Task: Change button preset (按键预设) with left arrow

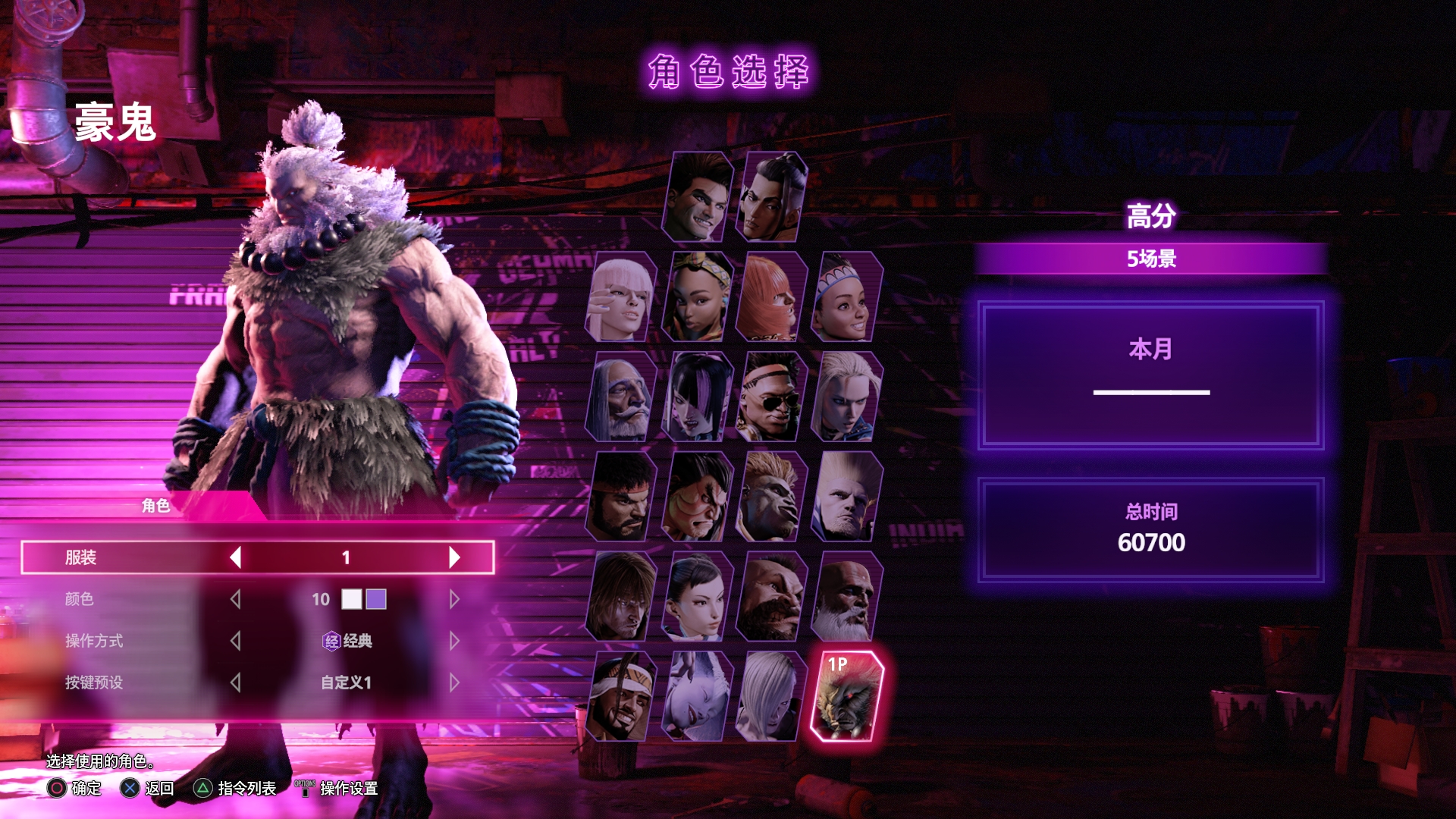Action: [x=235, y=682]
